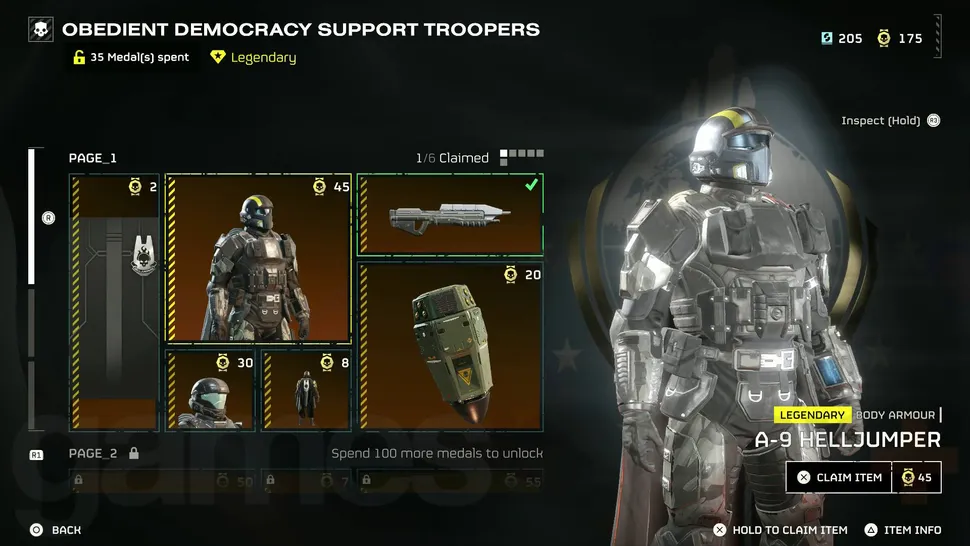
Task: Choose the claimed assault rifle item tile
Action: (x=450, y=214)
